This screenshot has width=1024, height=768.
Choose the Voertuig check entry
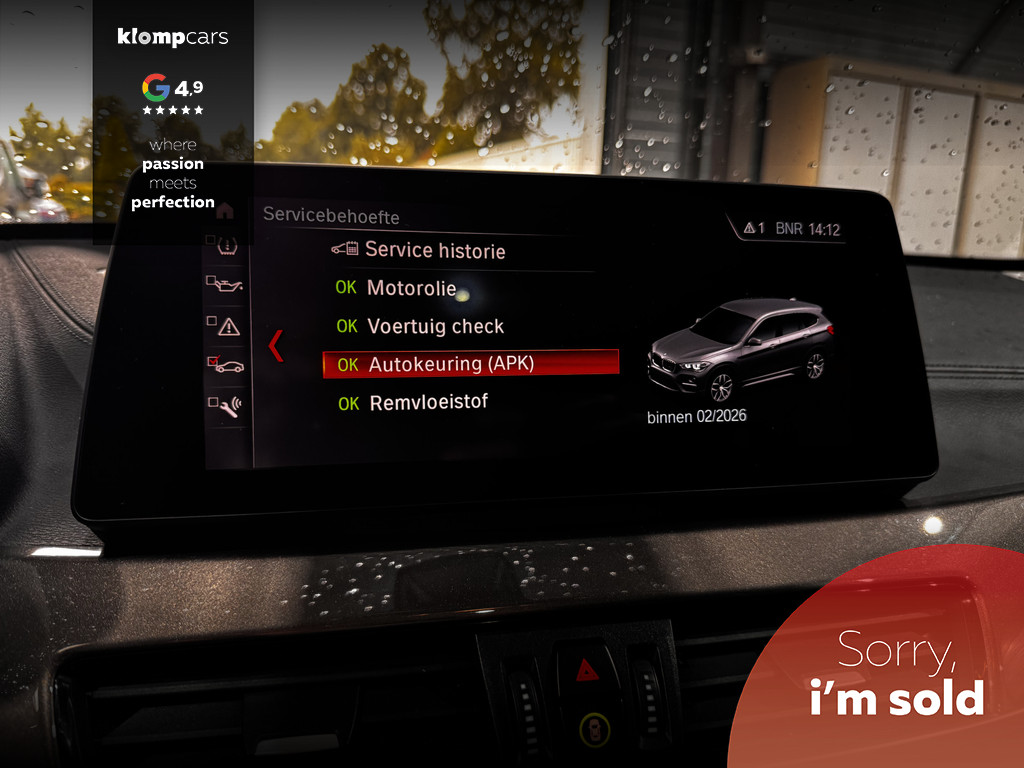click(435, 326)
